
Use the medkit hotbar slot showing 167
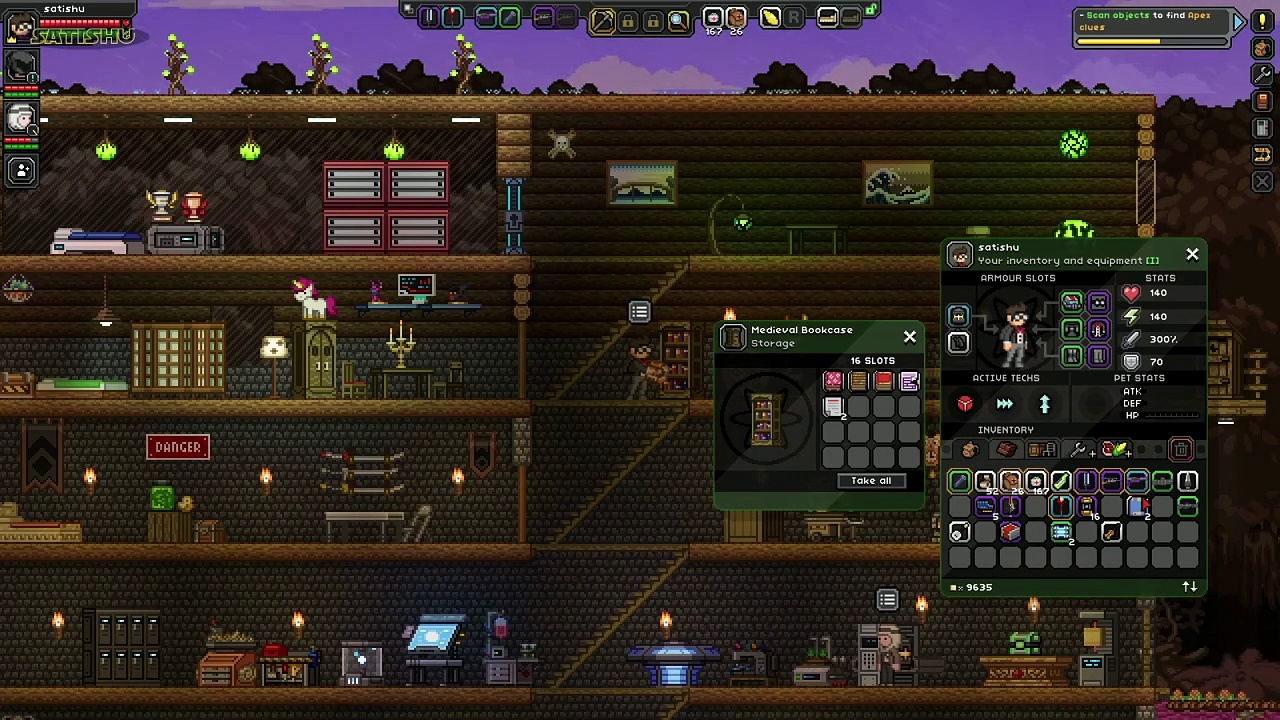[x=713, y=18]
